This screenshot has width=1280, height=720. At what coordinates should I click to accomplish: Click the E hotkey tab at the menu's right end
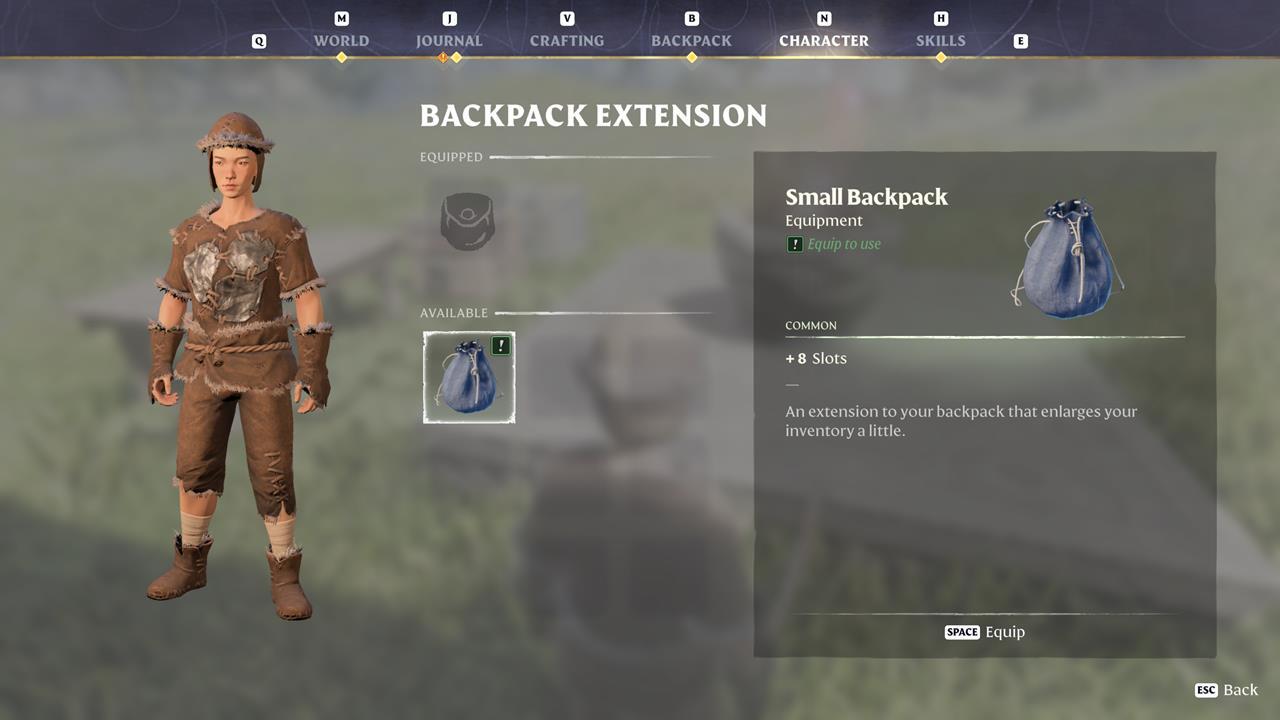pyautogui.click(x=1021, y=41)
